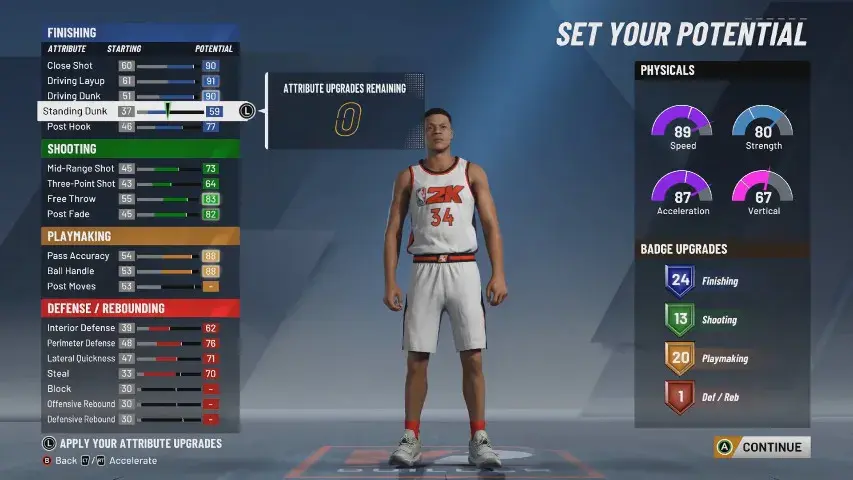Select the Driving Dunk attribute row

click(x=137, y=96)
